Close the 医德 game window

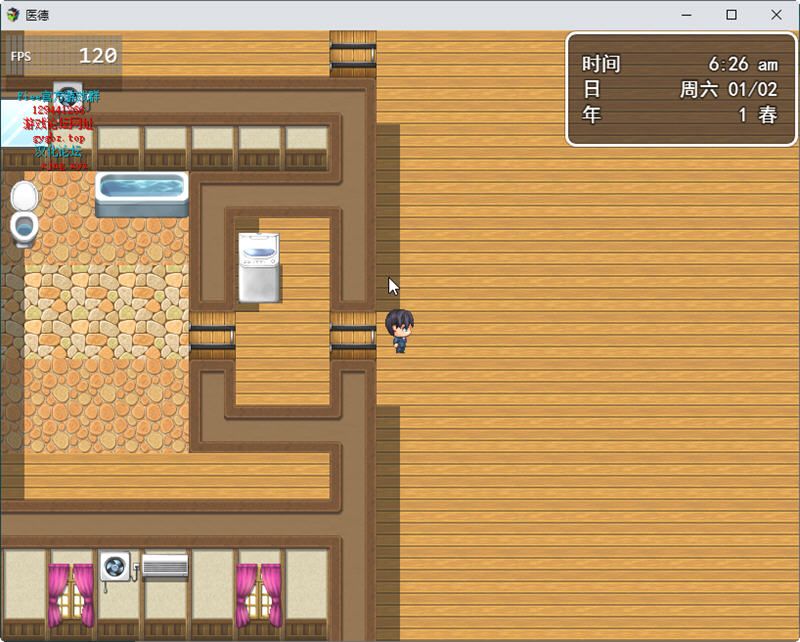[x=776, y=15]
